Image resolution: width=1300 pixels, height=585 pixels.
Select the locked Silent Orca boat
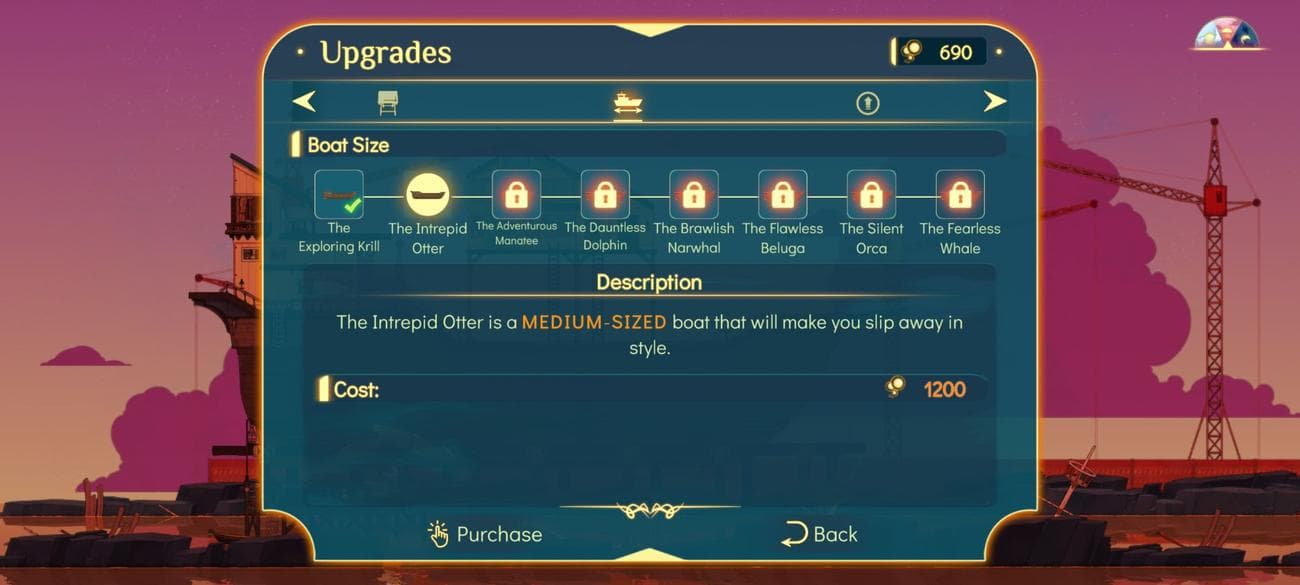pyautogui.click(x=871, y=195)
